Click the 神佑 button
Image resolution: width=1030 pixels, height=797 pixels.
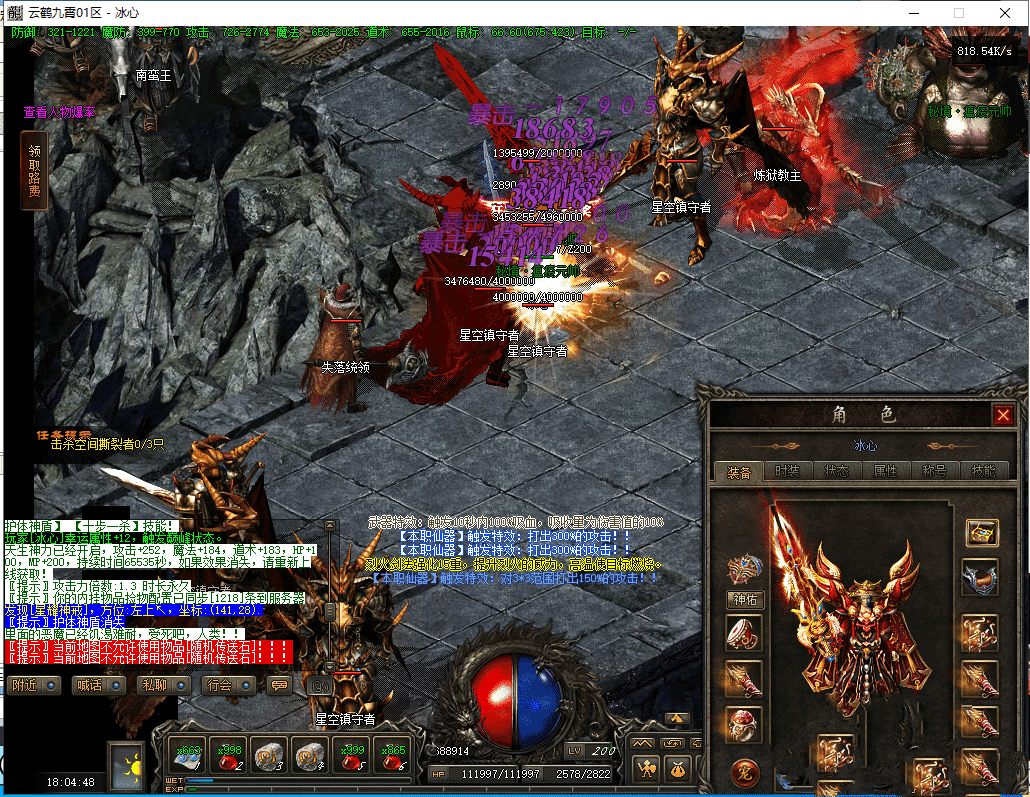(744, 600)
